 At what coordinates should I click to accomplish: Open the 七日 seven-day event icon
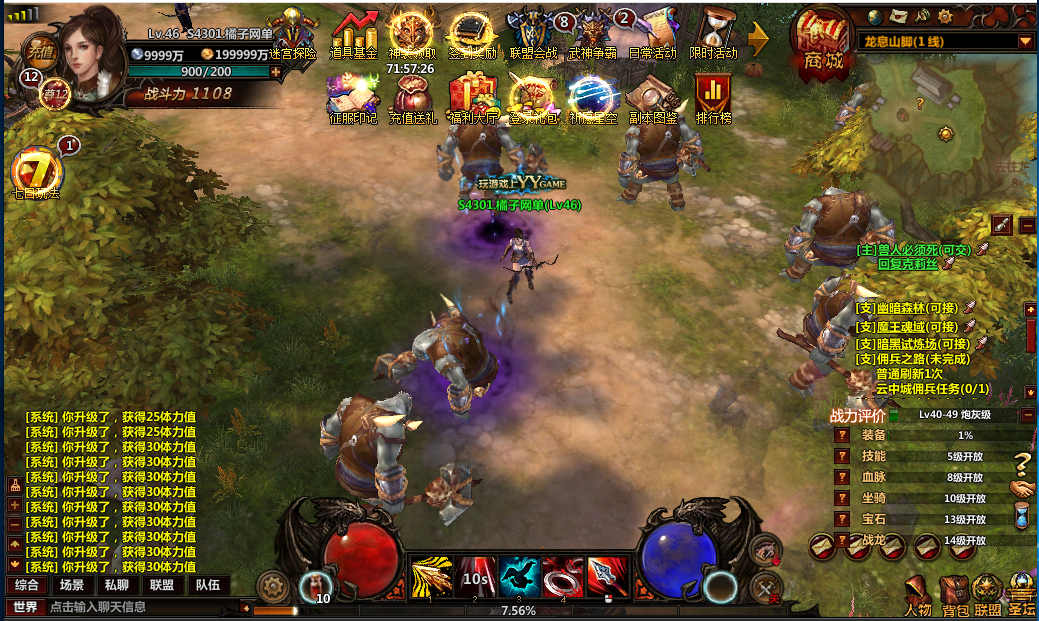35,172
